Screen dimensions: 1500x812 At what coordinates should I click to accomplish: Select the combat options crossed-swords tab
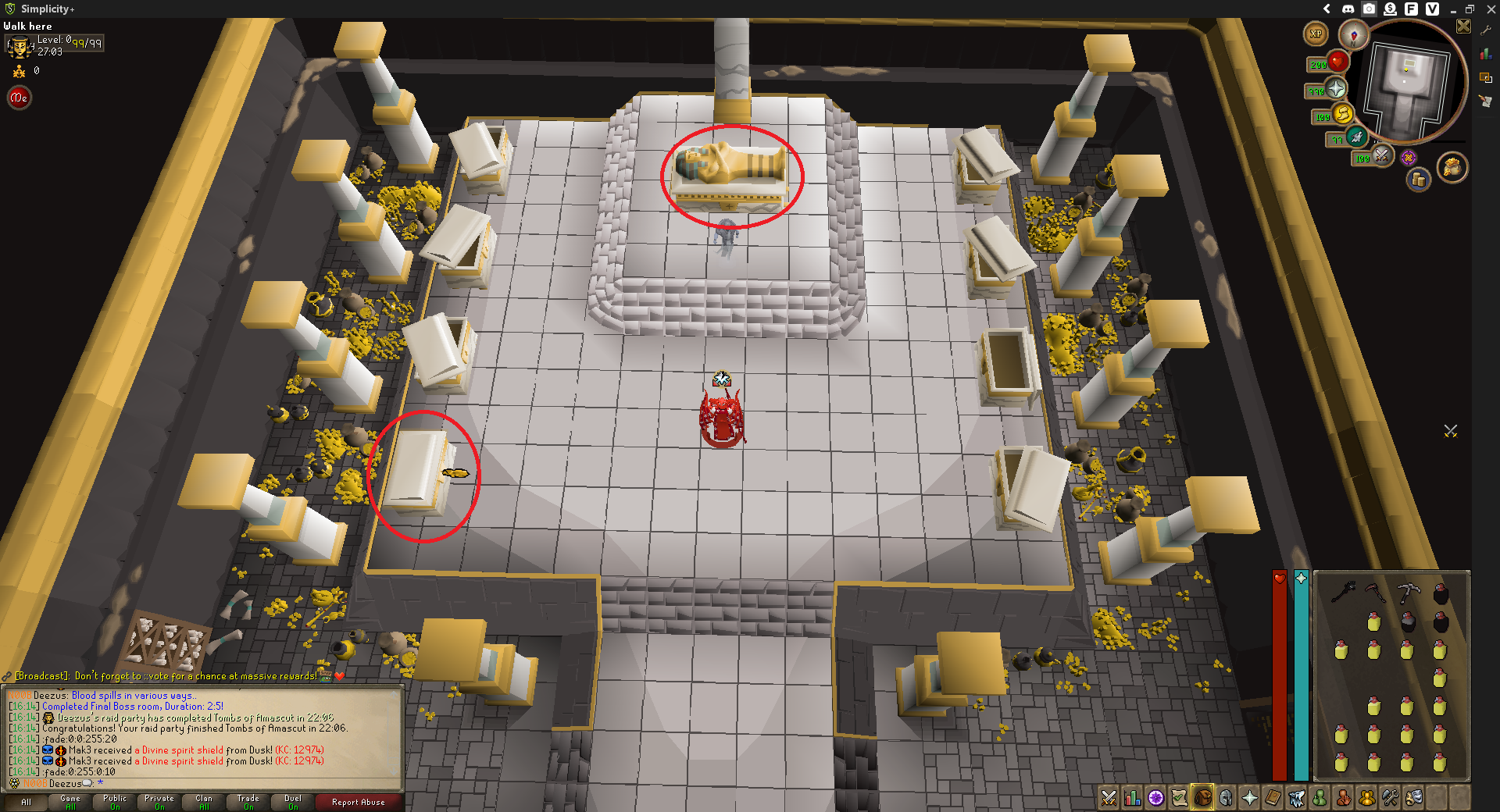(1108, 799)
